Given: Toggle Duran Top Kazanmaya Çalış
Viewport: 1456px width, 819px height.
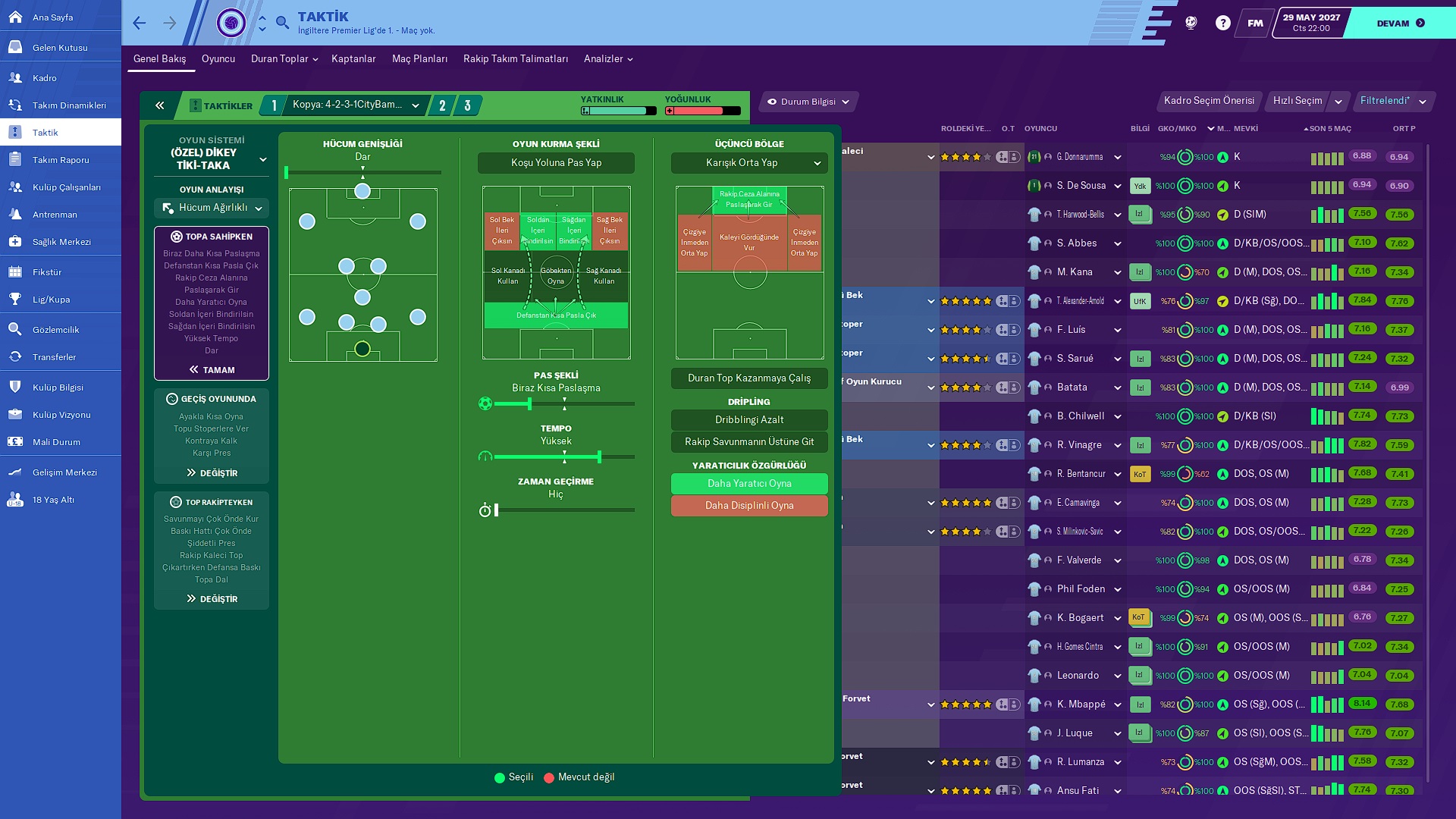Looking at the screenshot, I should (749, 378).
